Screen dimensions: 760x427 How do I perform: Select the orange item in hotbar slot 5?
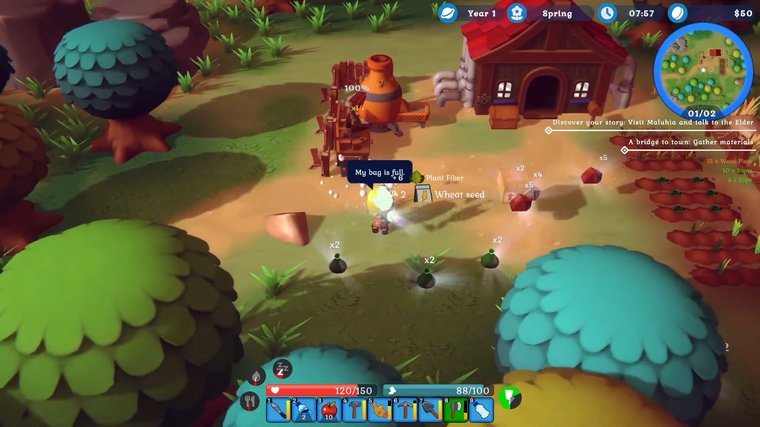point(380,409)
